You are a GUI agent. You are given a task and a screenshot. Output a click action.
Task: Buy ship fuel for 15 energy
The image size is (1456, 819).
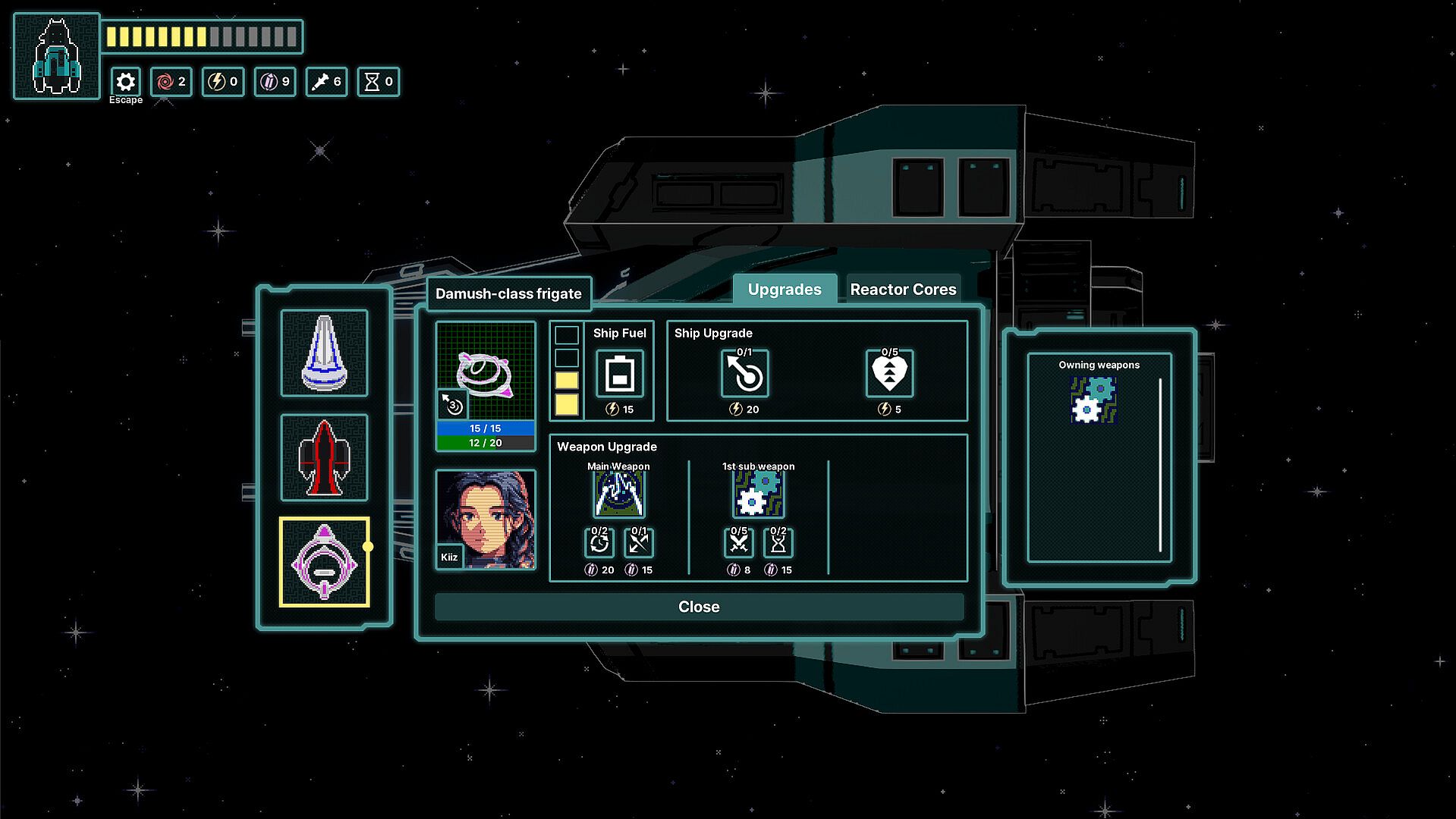click(619, 374)
